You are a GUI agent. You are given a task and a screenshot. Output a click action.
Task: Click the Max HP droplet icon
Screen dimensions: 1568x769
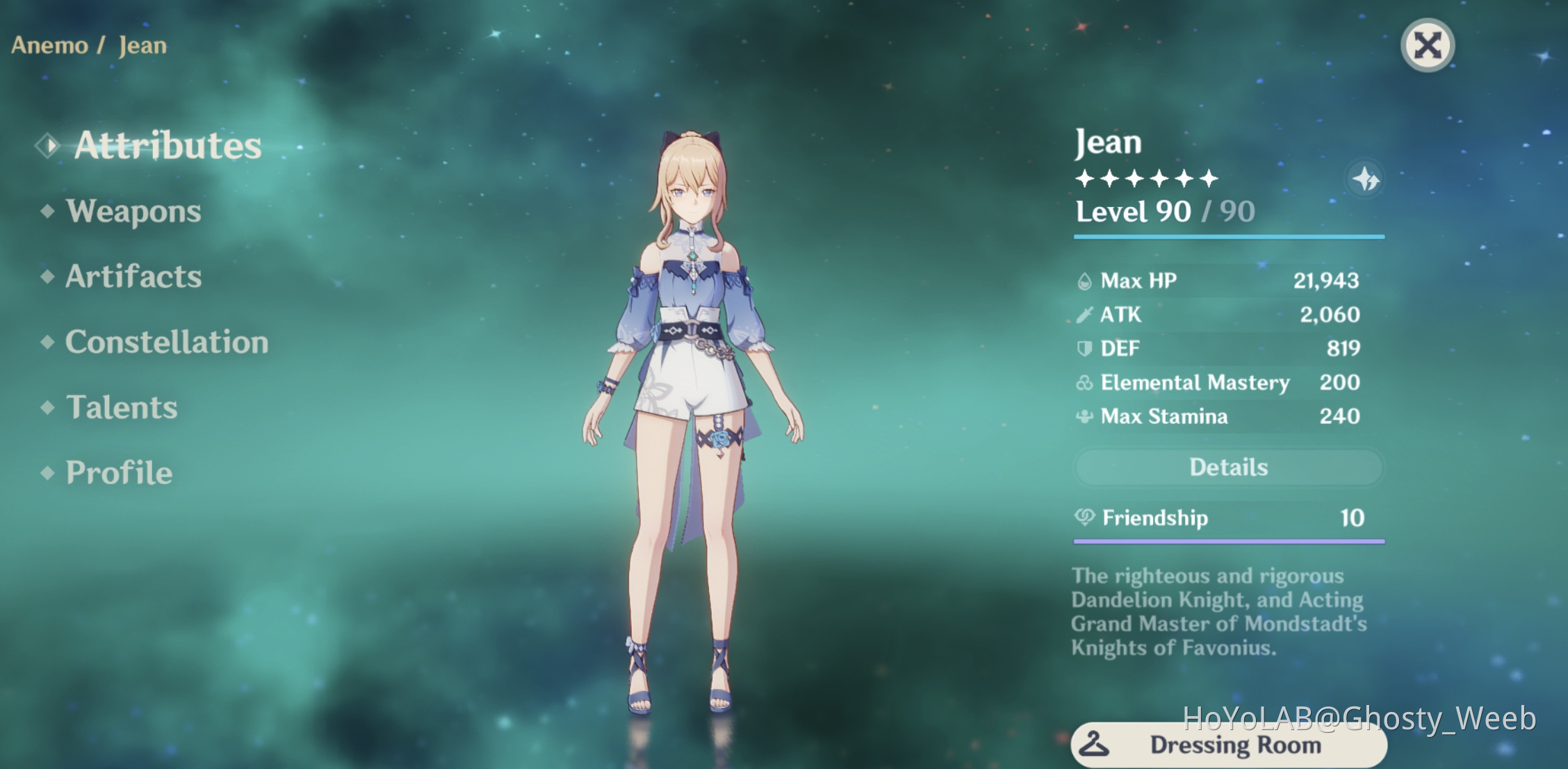tap(1086, 281)
